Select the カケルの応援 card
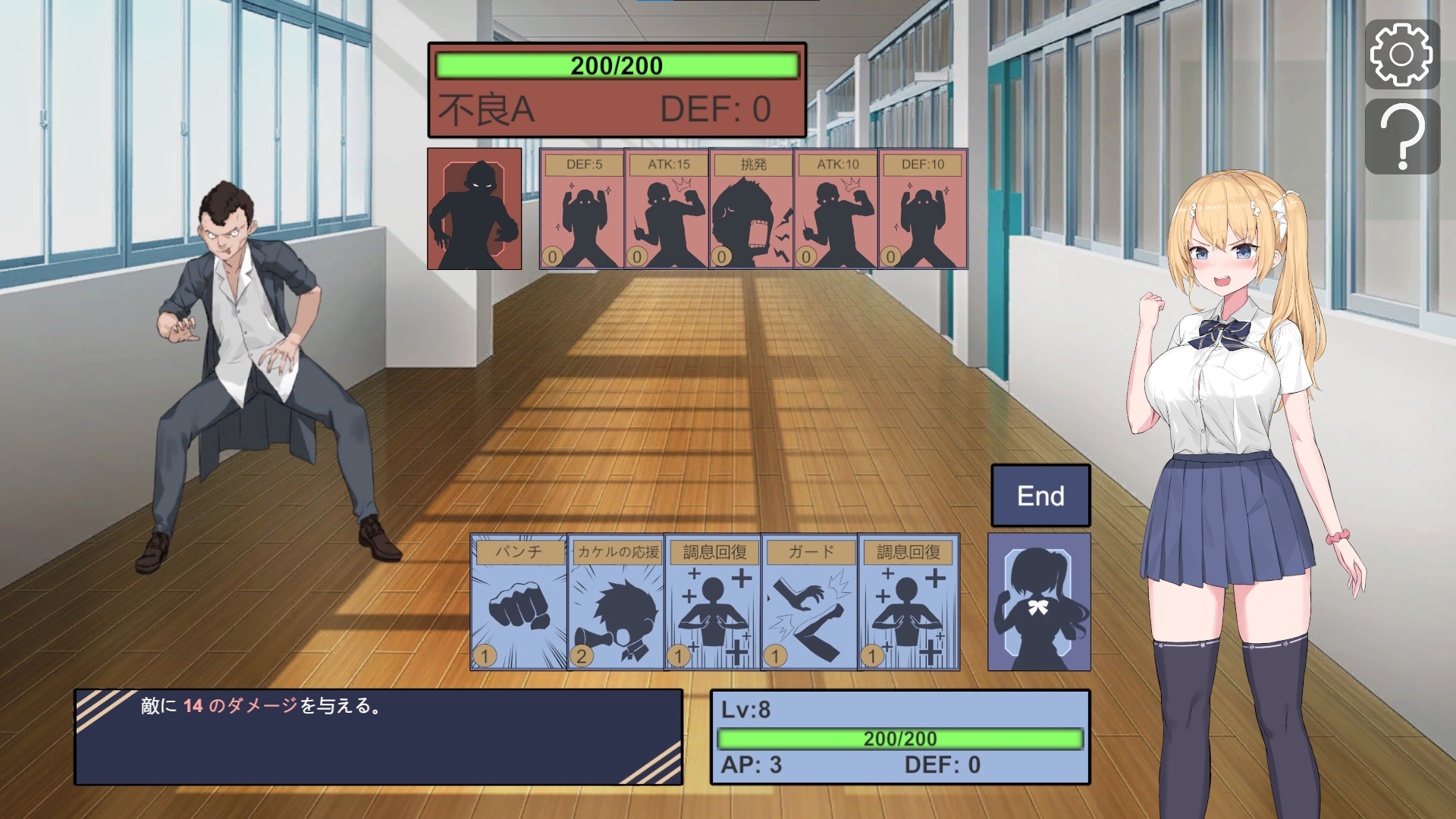Image resolution: width=1456 pixels, height=819 pixels. click(x=616, y=602)
